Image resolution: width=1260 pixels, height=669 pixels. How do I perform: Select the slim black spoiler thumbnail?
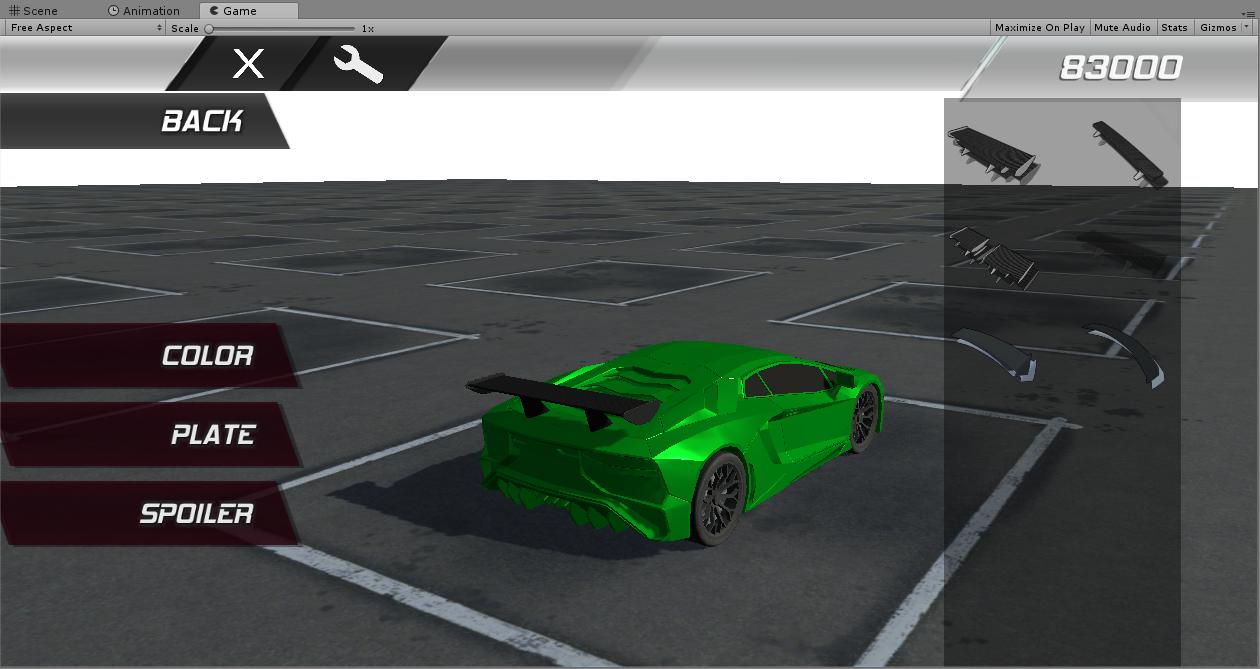(x=1129, y=153)
